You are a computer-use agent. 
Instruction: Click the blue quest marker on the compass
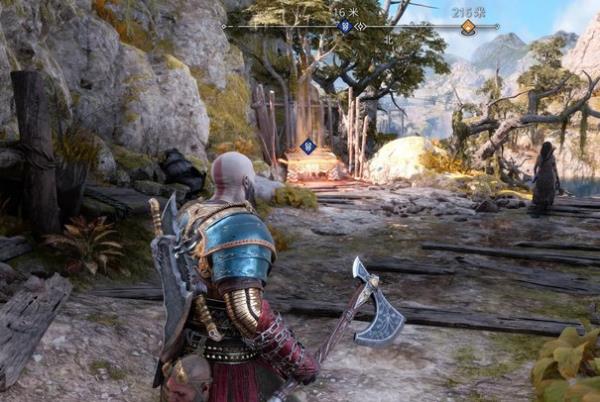coord(346,27)
